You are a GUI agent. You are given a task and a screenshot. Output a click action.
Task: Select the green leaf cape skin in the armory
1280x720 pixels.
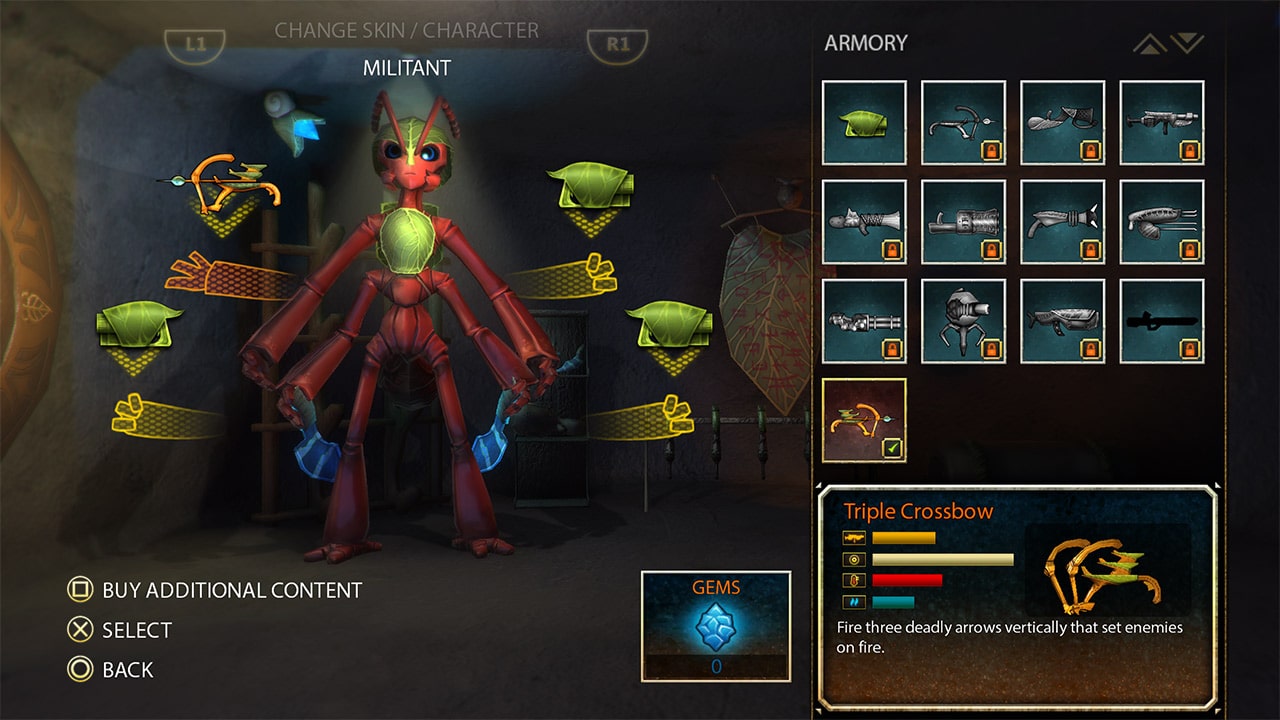pos(862,120)
